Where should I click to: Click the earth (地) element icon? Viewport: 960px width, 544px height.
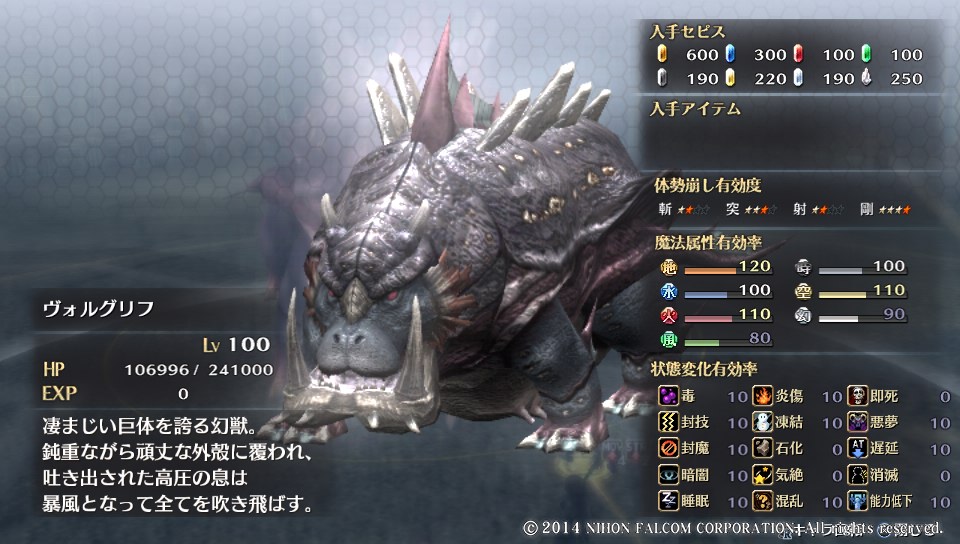click(669, 267)
